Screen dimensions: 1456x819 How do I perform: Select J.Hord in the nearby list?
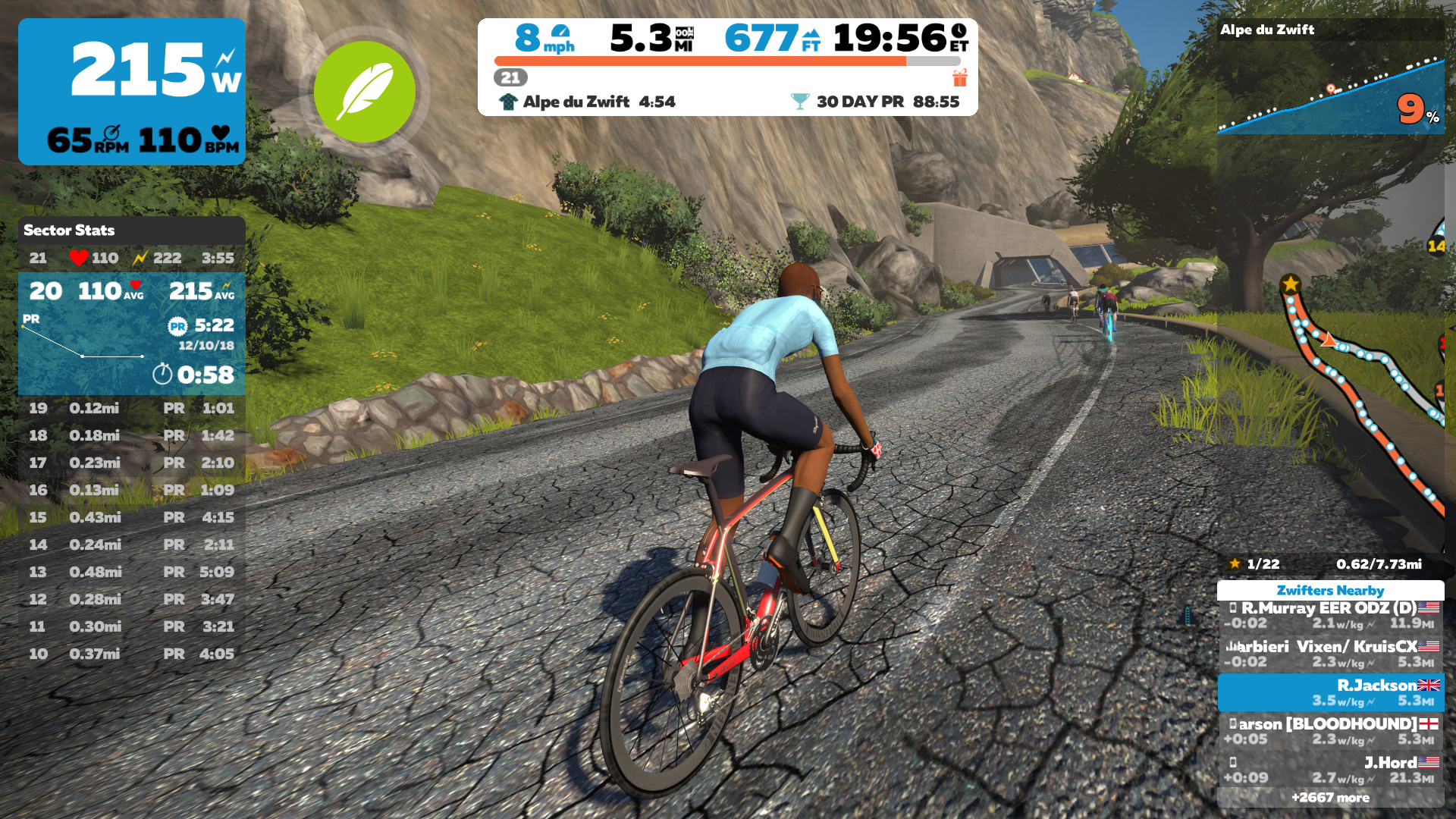pos(1330,770)
